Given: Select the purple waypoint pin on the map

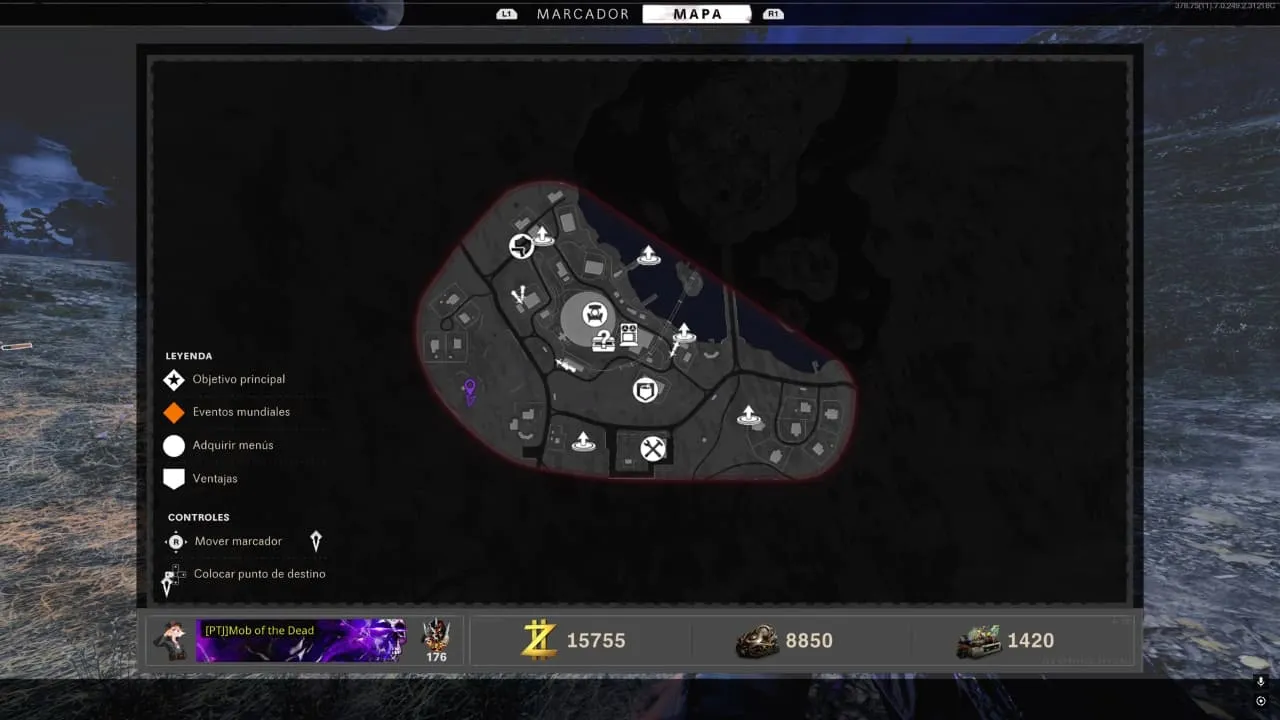Looking at the screenshot, I should click(469, 389).
